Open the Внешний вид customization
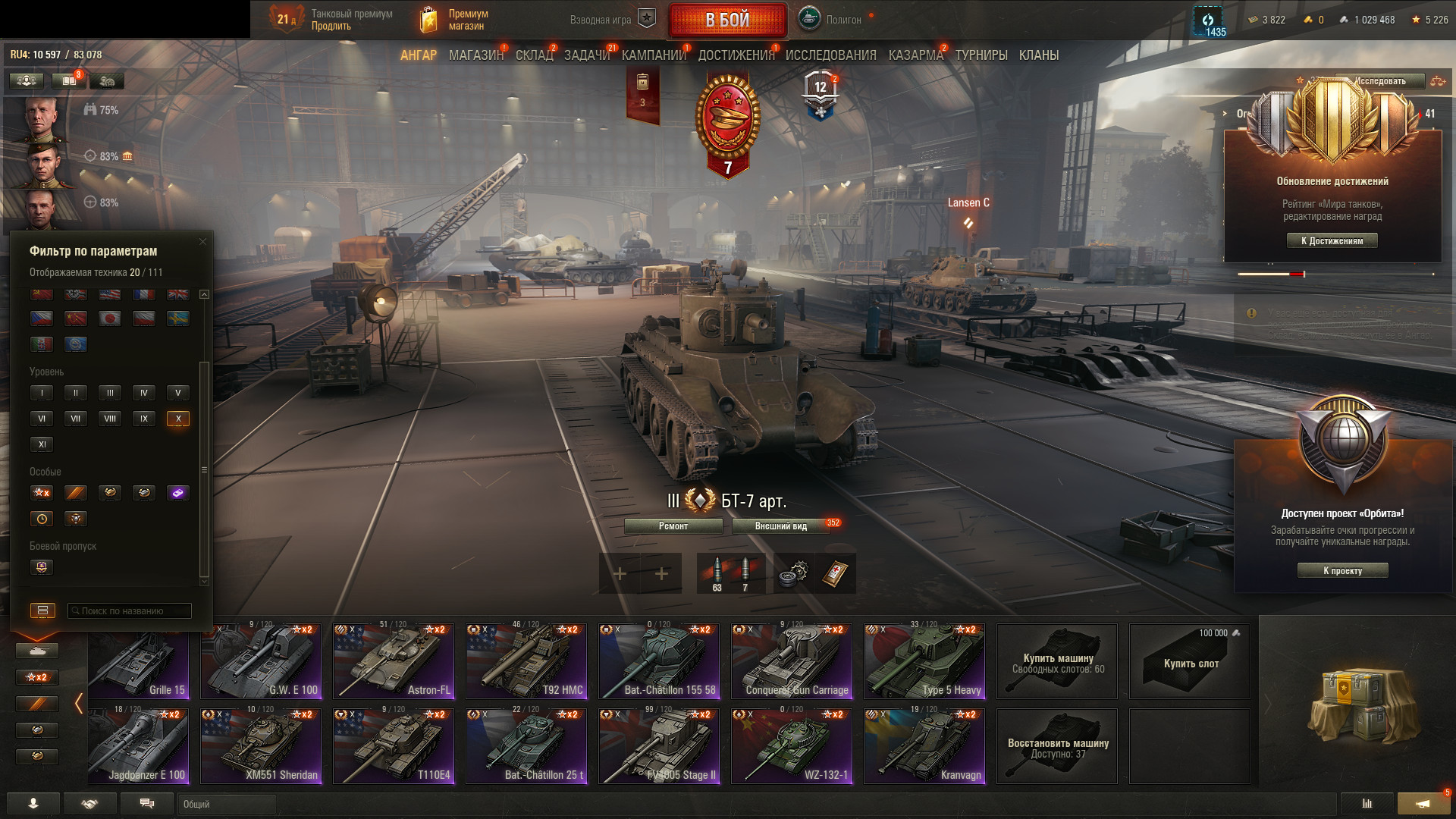Image resolution: width=1456 pixels, height=819 pixels. [781, 526]
